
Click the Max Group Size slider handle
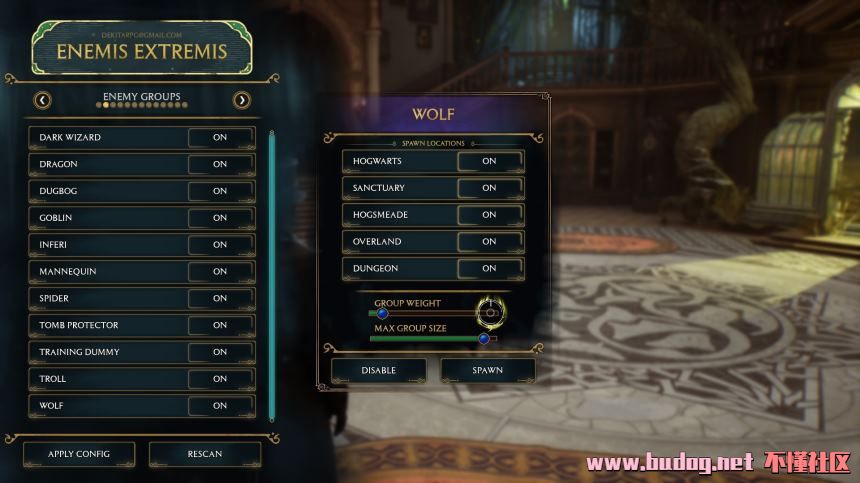click(x=484, y=338)
